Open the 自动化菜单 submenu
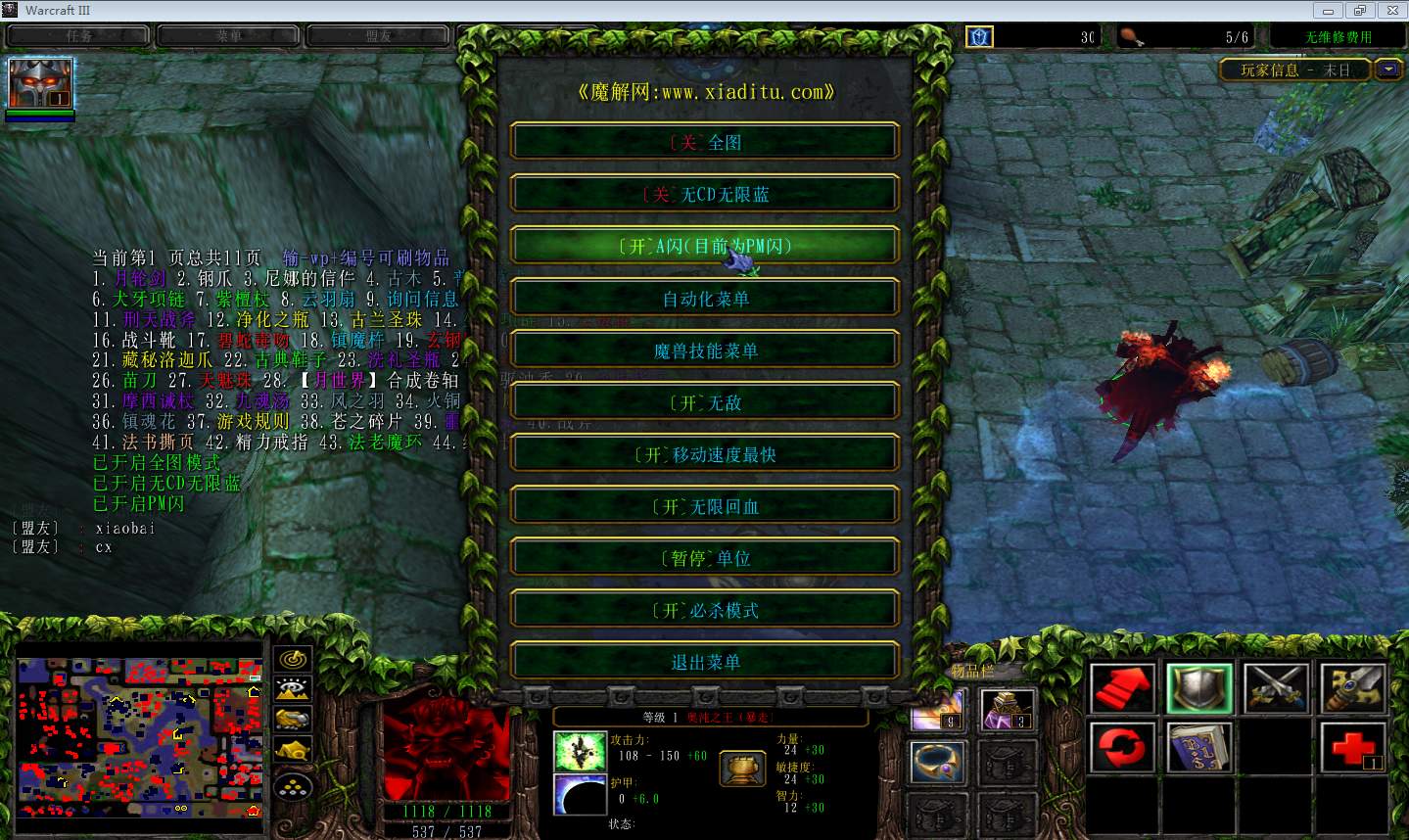The height and width of the screenshot is (840, 1409). (704, 299)
